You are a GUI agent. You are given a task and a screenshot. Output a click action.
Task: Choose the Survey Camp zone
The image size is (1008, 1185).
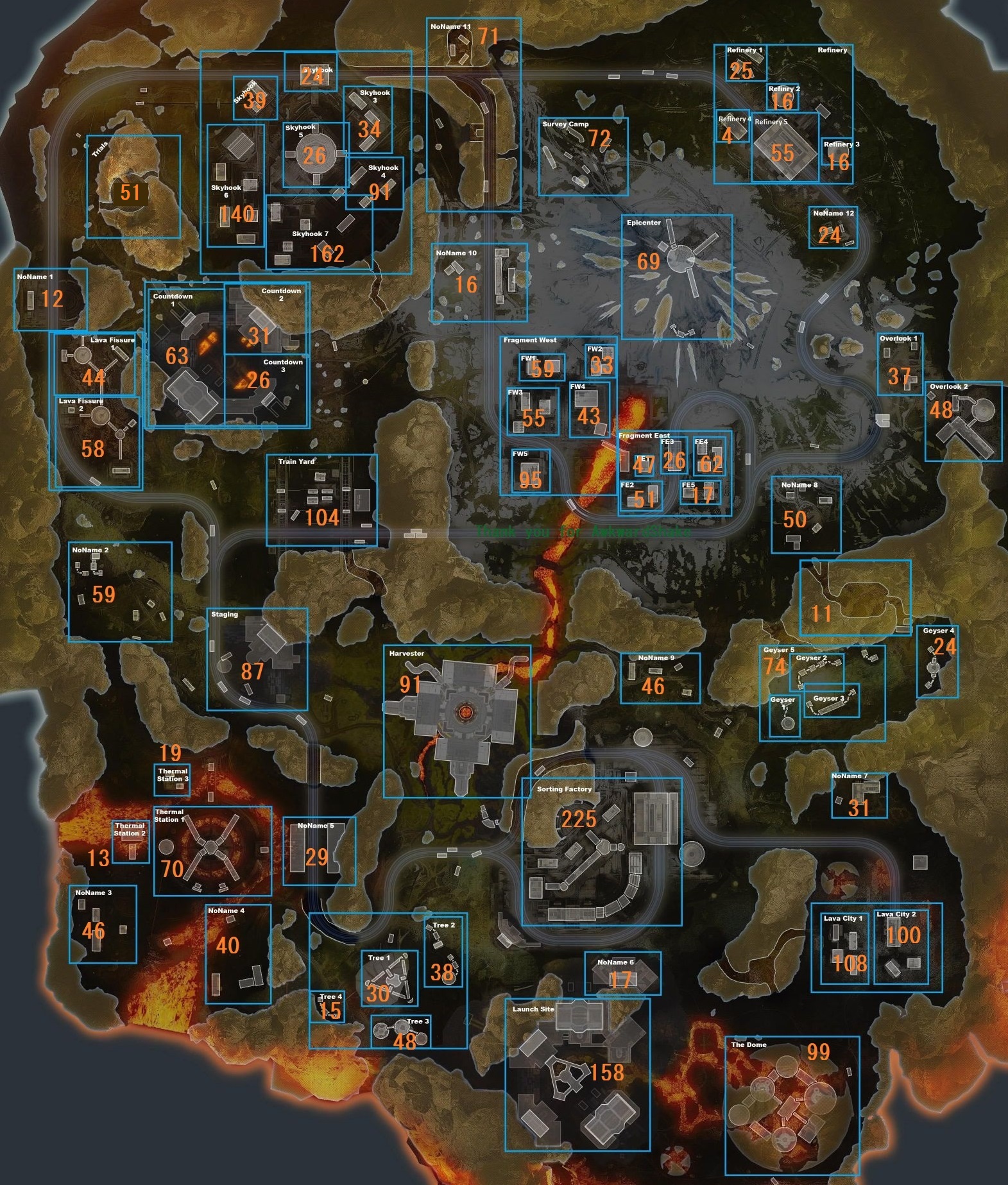click(x=583, y=156)
